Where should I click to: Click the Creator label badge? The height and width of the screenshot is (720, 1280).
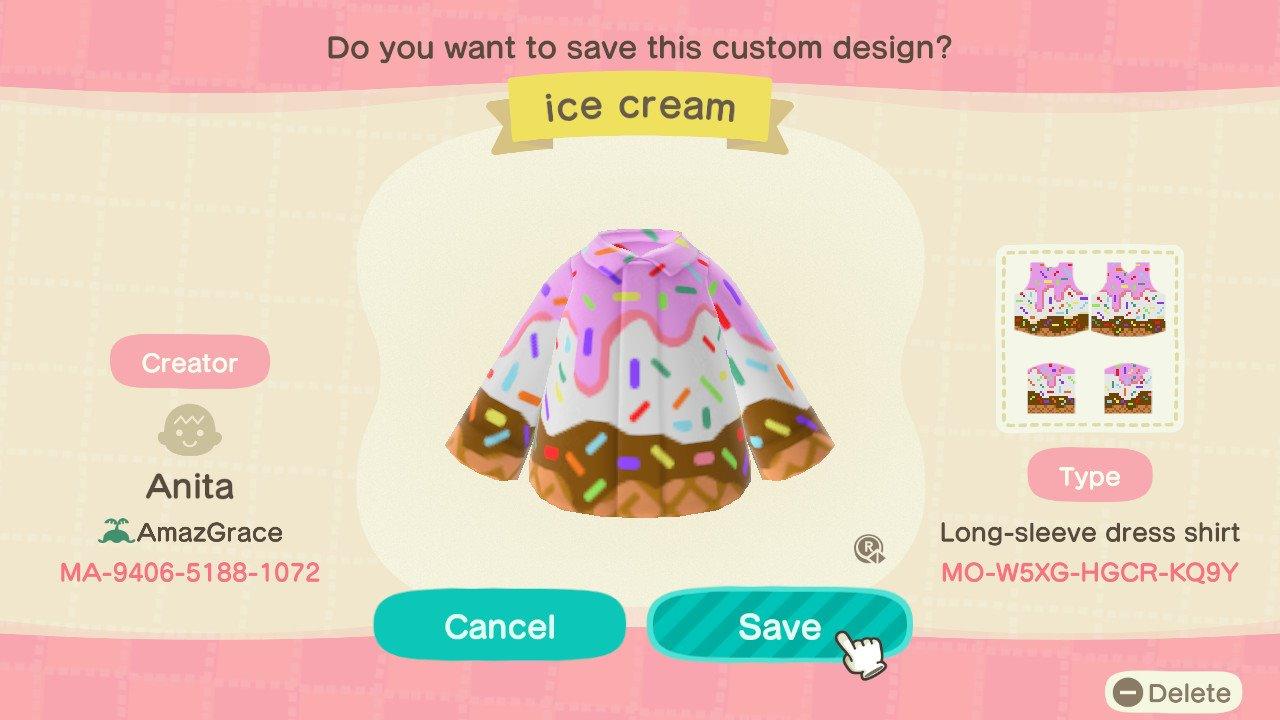point(190,362)
